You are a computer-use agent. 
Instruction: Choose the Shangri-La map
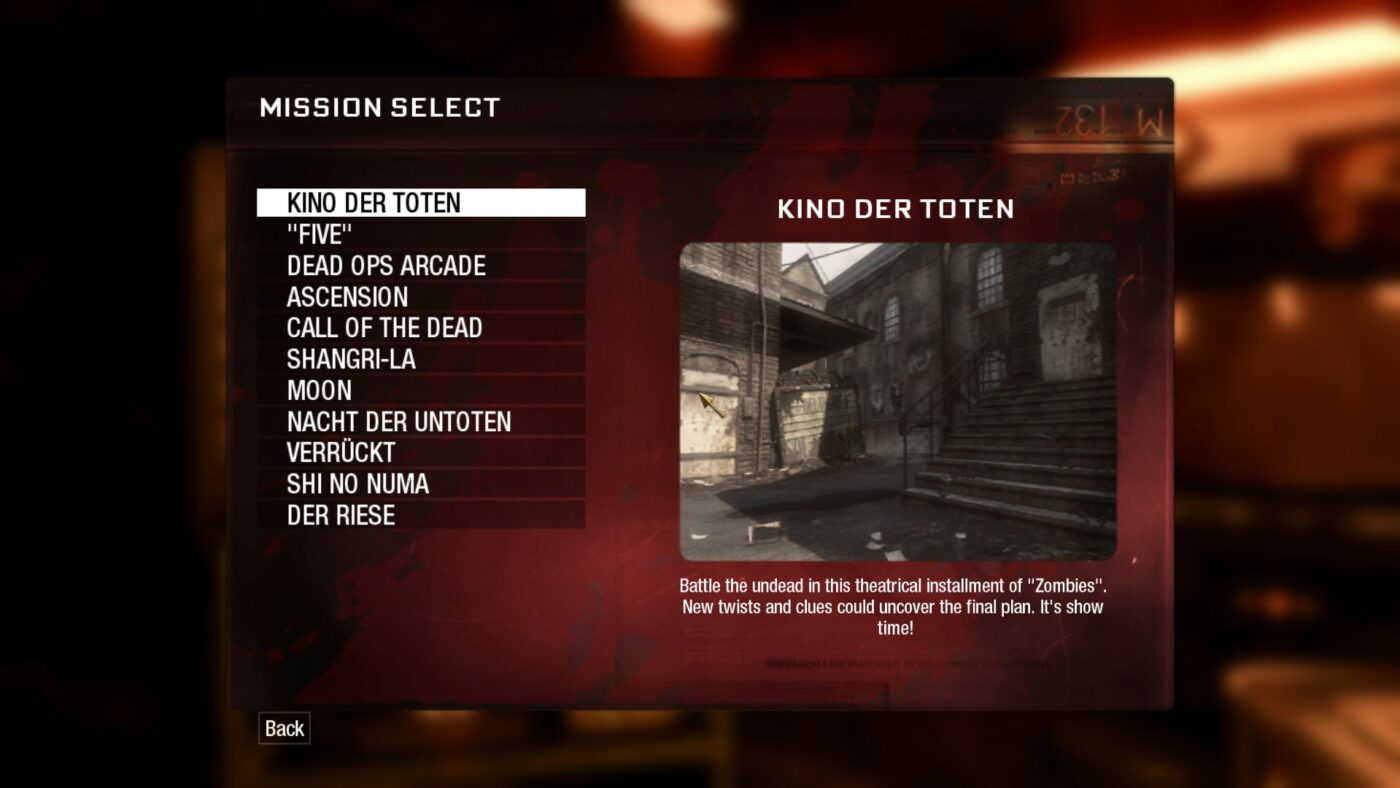point(351,359)
